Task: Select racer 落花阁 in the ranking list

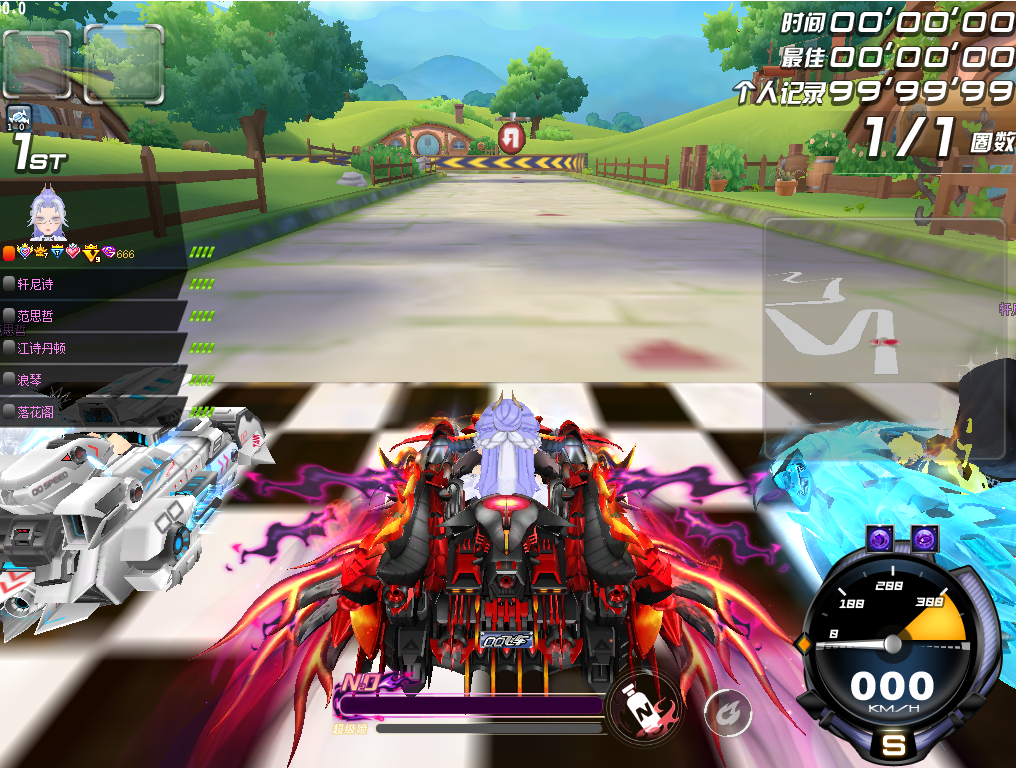Action: (x=36, y=411)
